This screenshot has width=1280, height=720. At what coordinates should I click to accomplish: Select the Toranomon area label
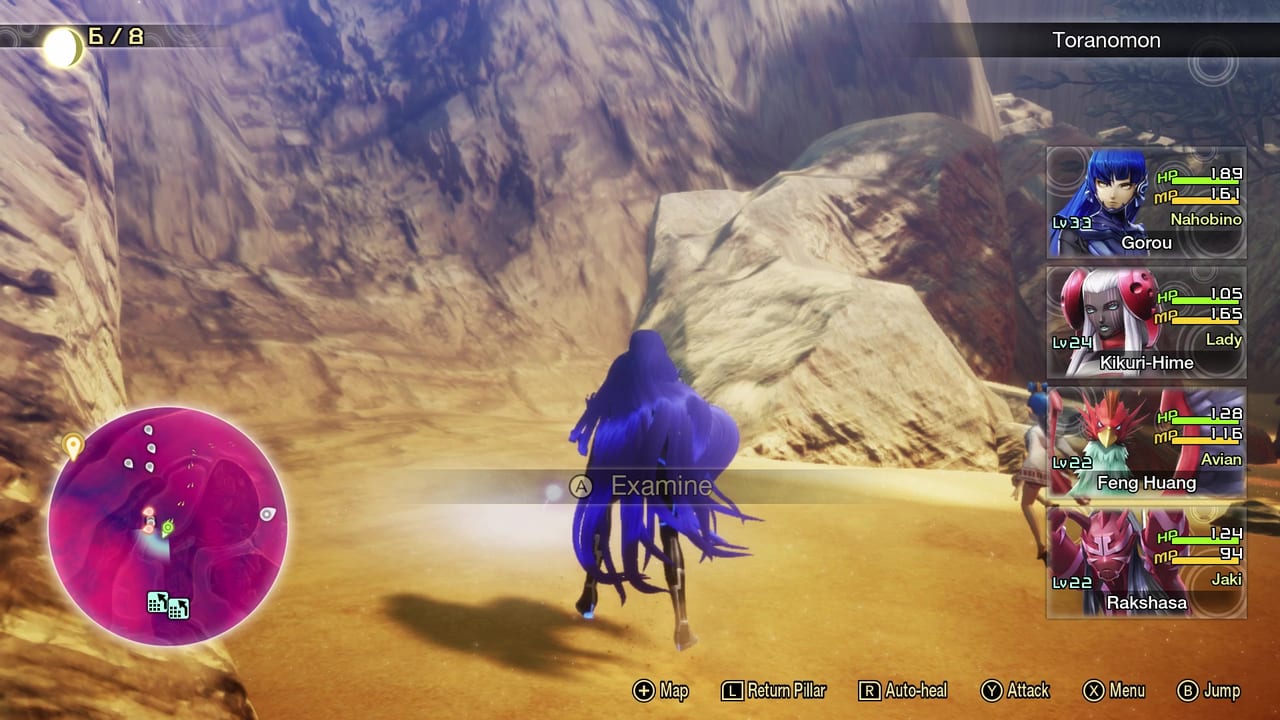(x=1105, y=40)
